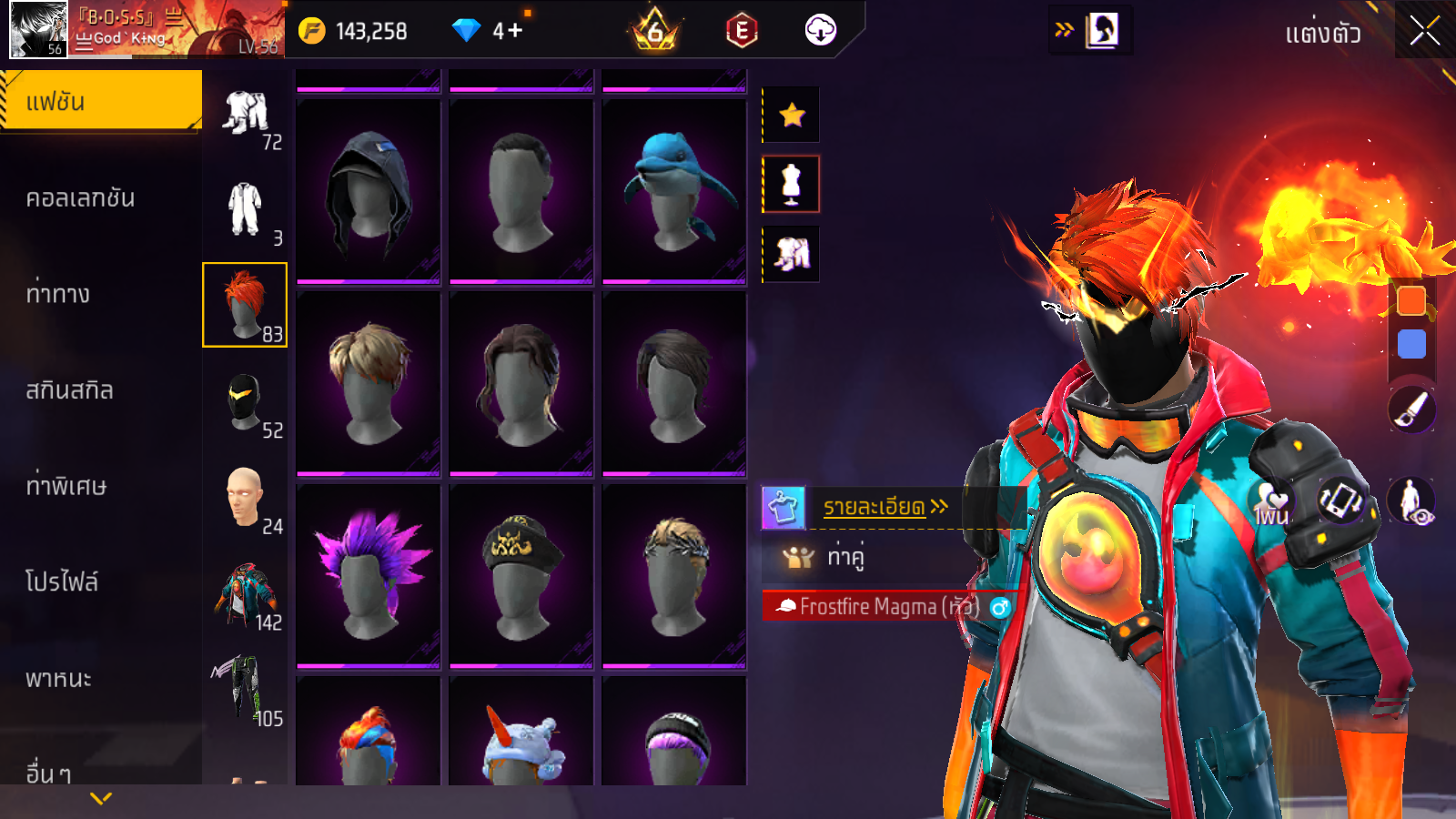The image size is (1456, 819).
Task: Open the jacket category with 142 items
Action: (x=245, y=594)
